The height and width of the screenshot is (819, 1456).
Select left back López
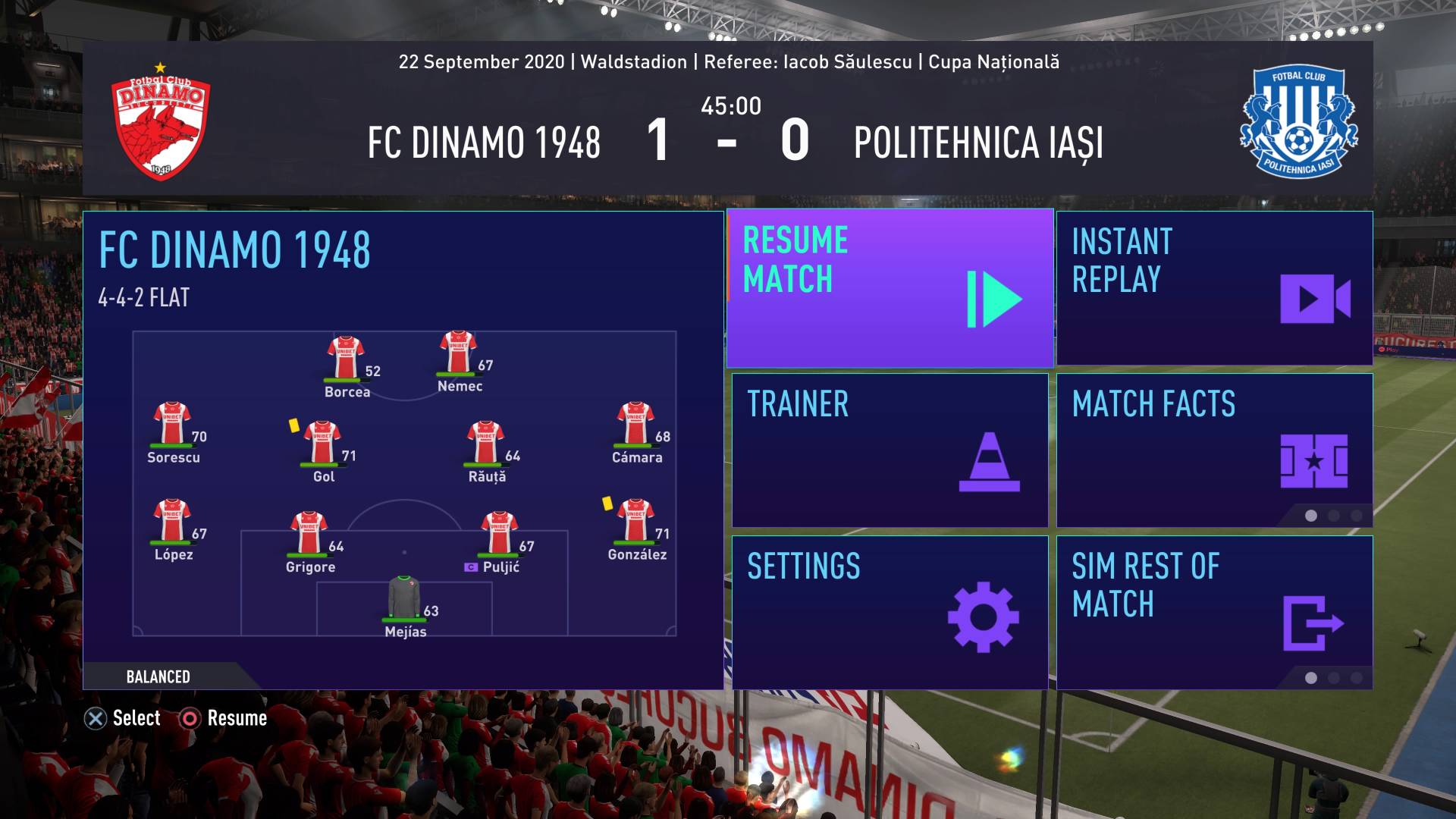172,521
